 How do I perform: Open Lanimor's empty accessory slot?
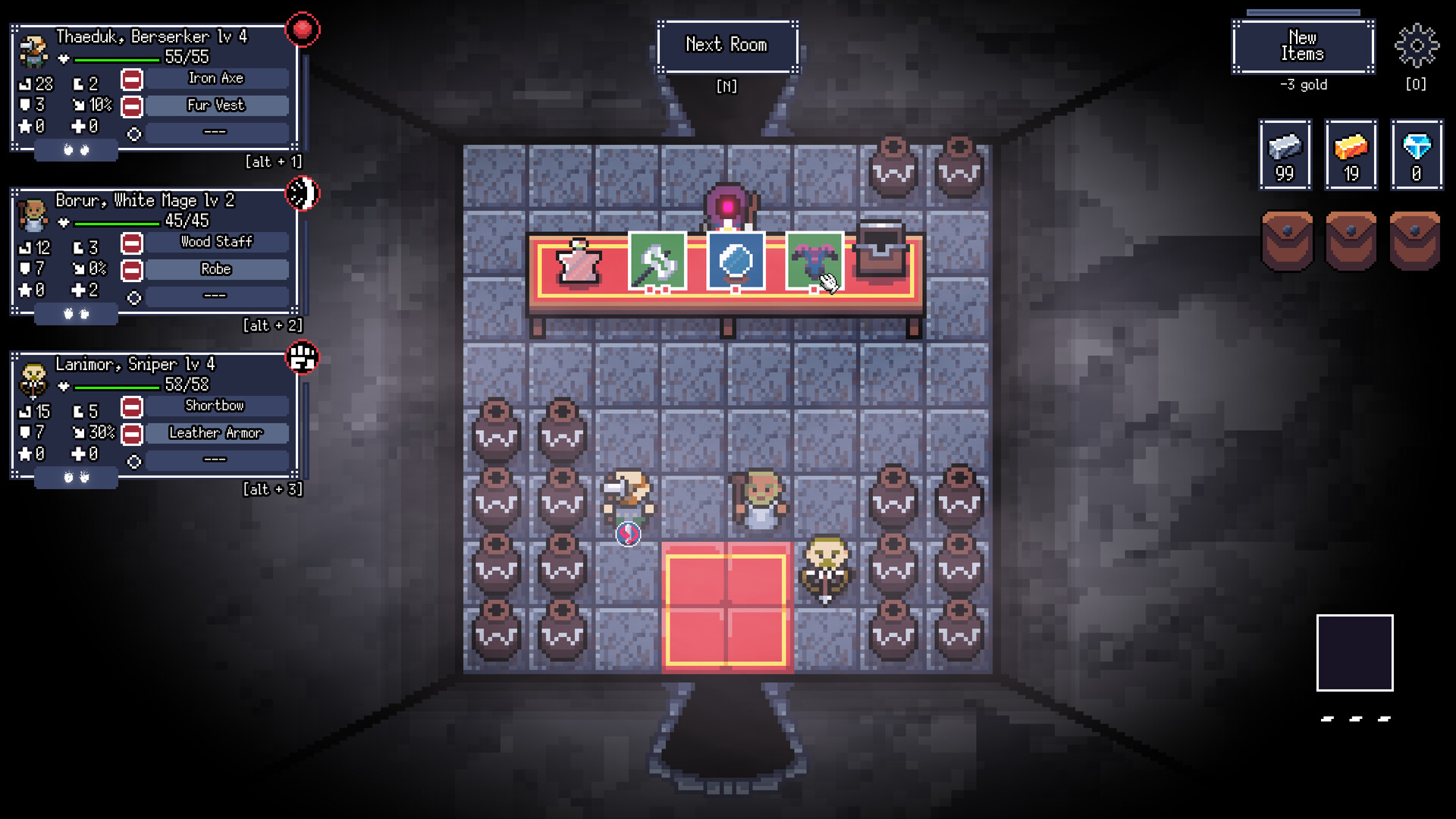click(215, 459)
